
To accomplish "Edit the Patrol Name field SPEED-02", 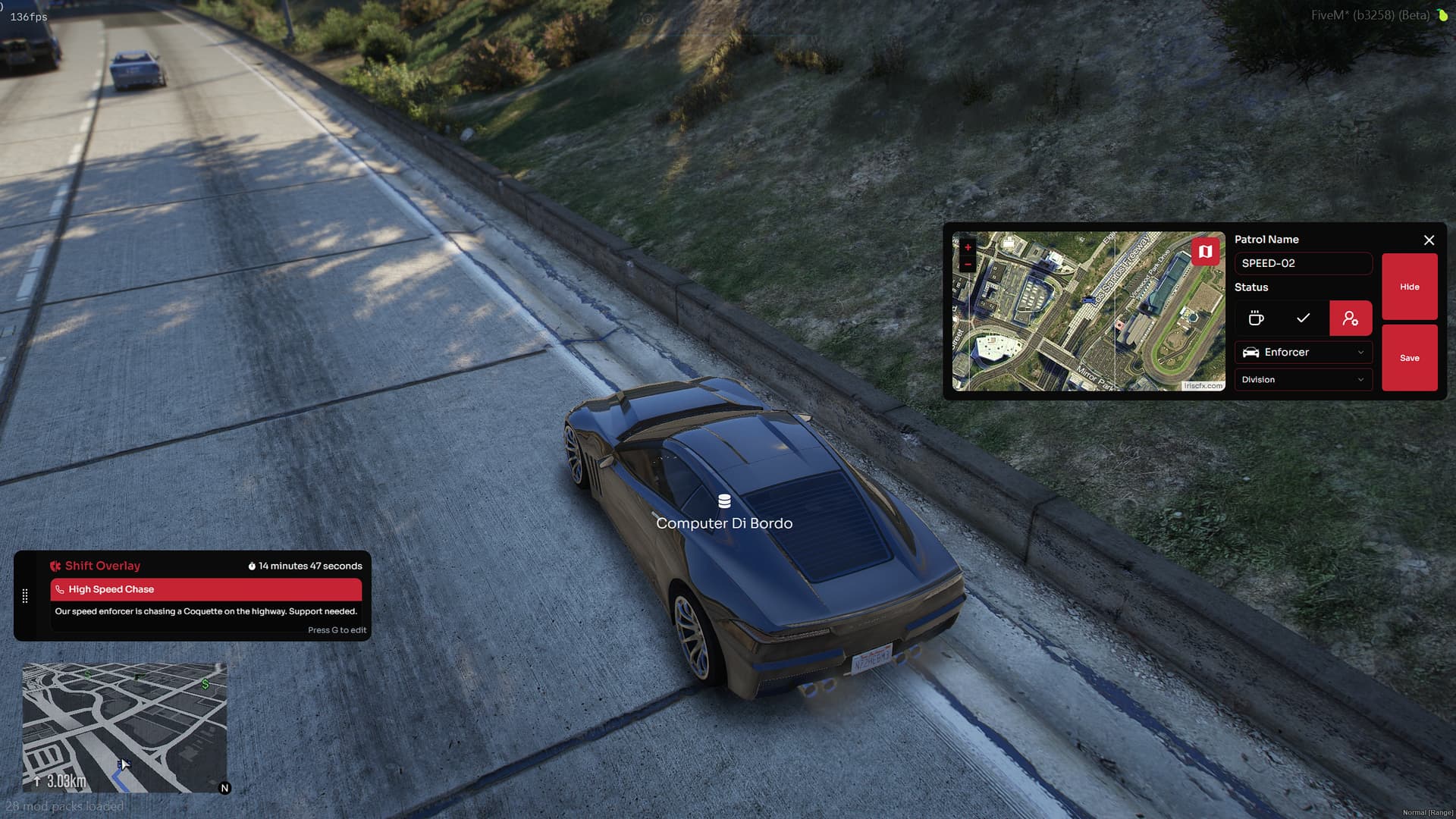I will (1302, 263).
